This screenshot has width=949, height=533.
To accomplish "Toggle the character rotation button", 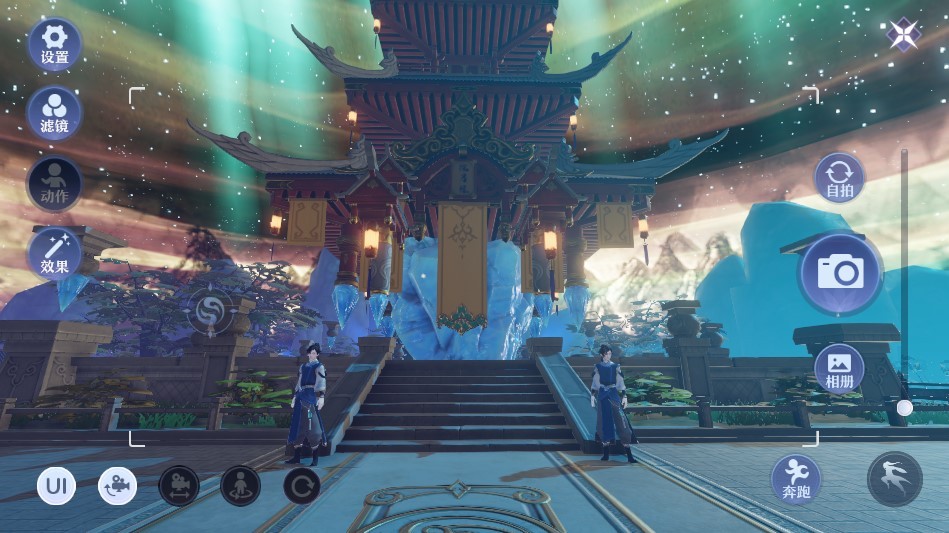I will coord(240,487).
